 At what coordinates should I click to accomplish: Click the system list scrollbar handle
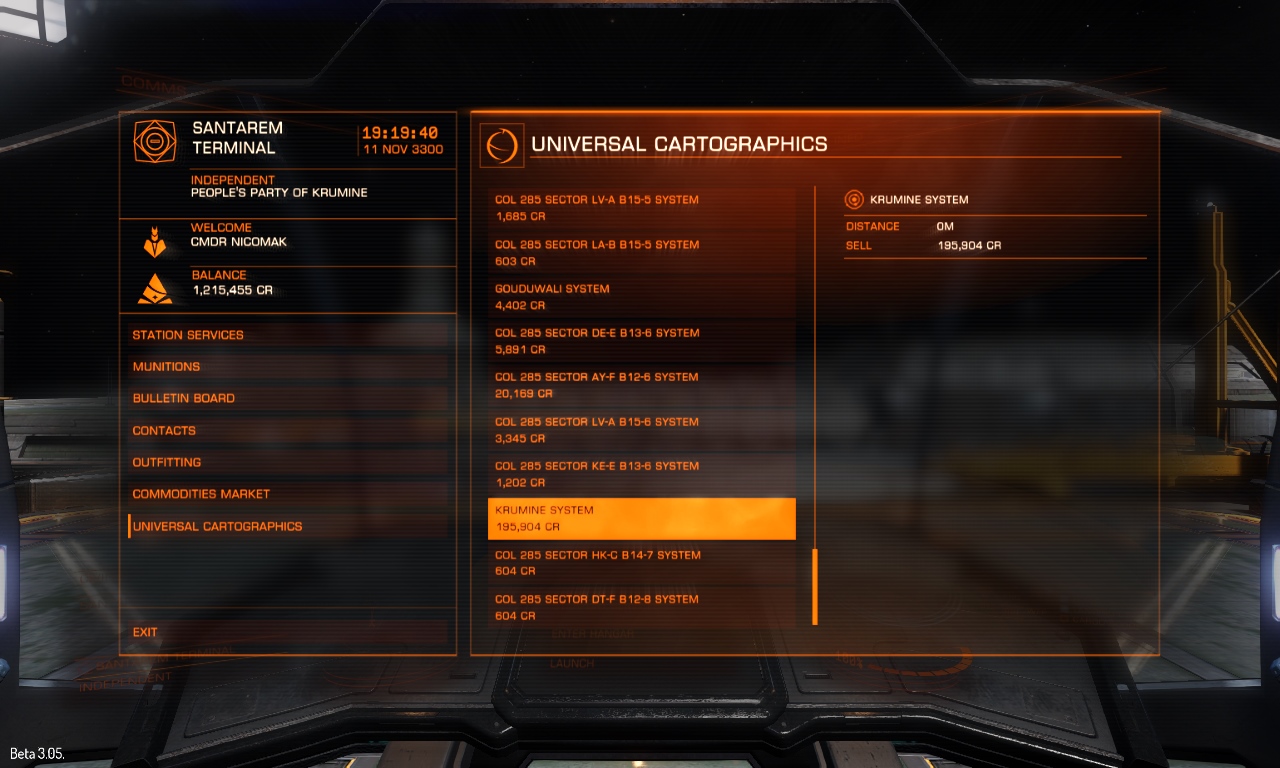click(x=815, y=586)
